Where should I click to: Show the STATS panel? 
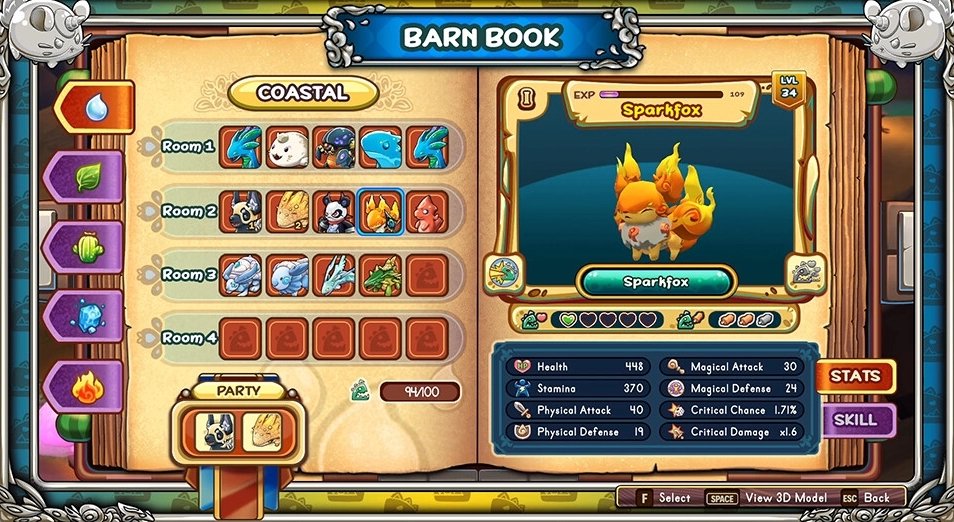[855, 376]
